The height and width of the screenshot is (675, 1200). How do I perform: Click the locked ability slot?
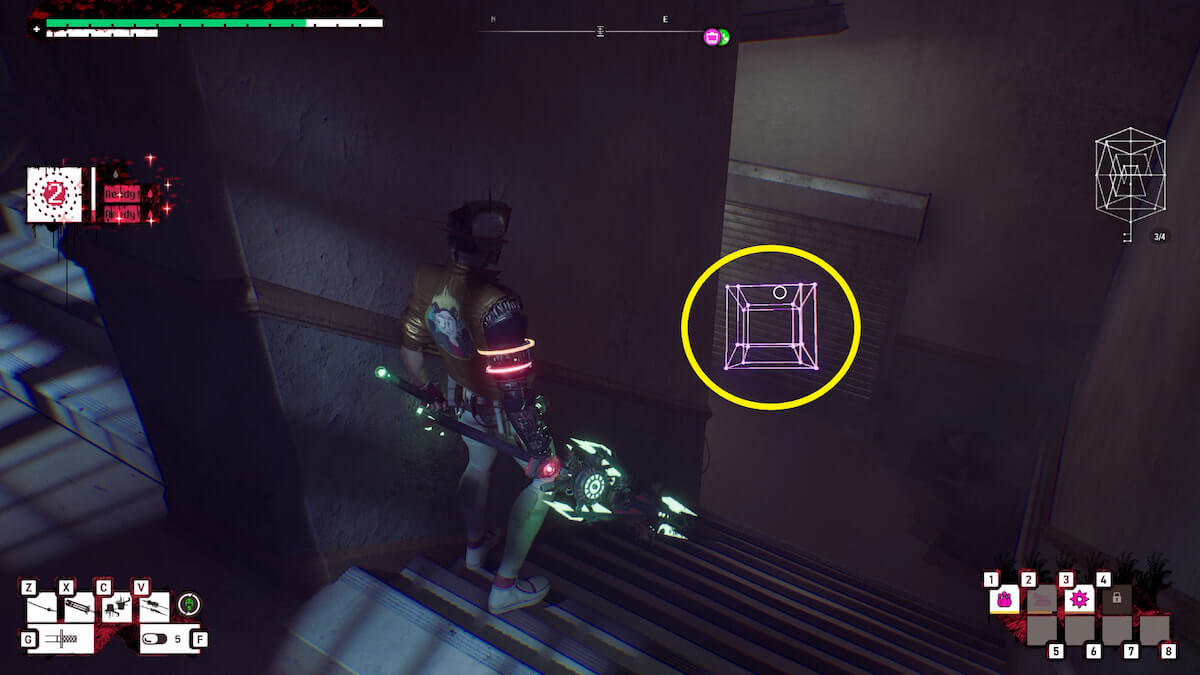[1116, 600]
